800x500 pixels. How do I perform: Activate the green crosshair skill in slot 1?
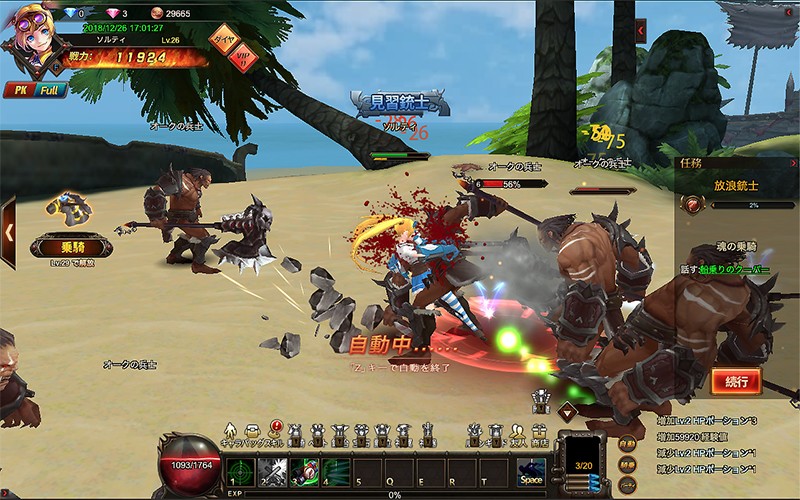tap(238, 471)
